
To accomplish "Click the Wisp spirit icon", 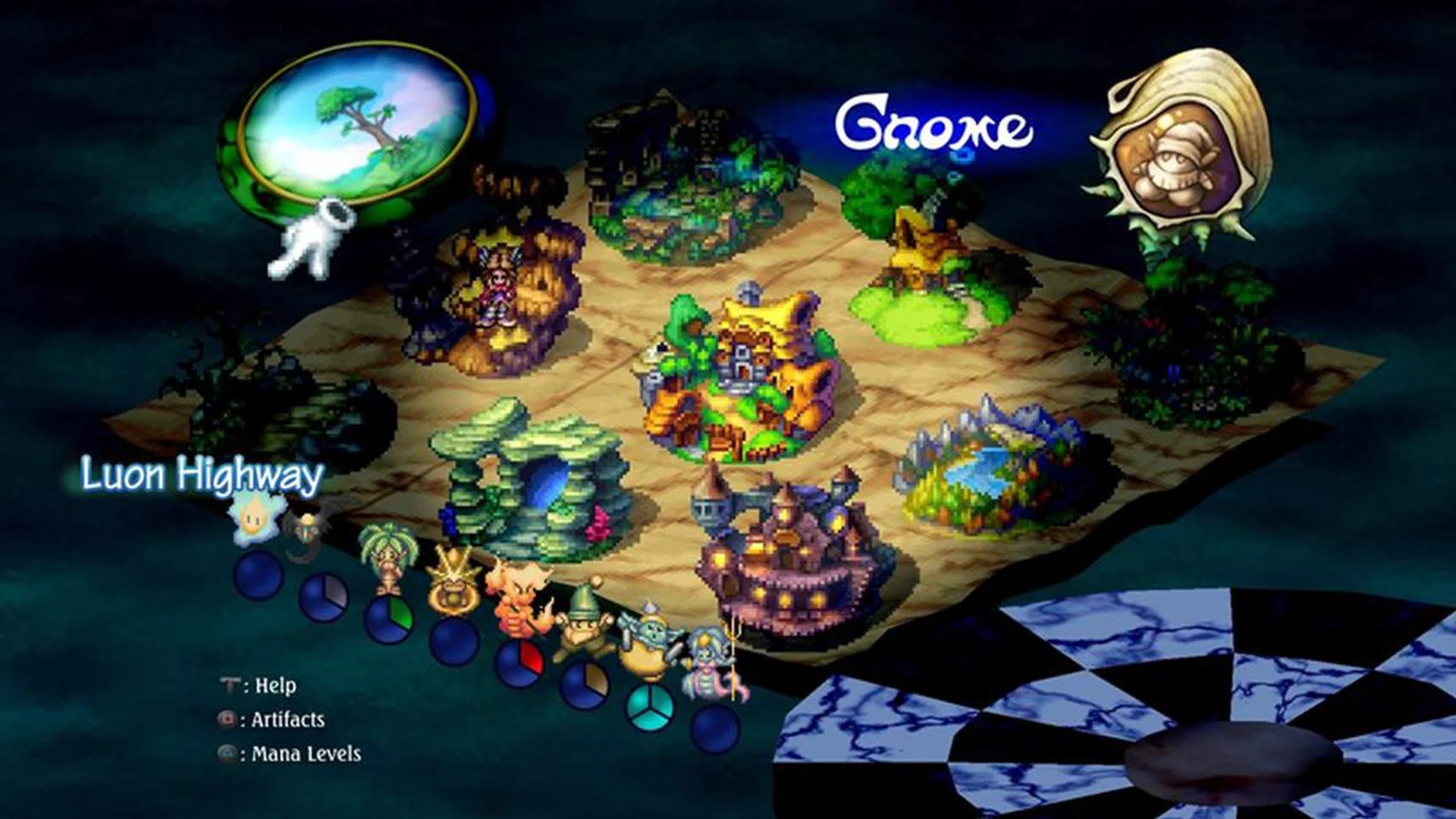I will [x=253, y=517].
